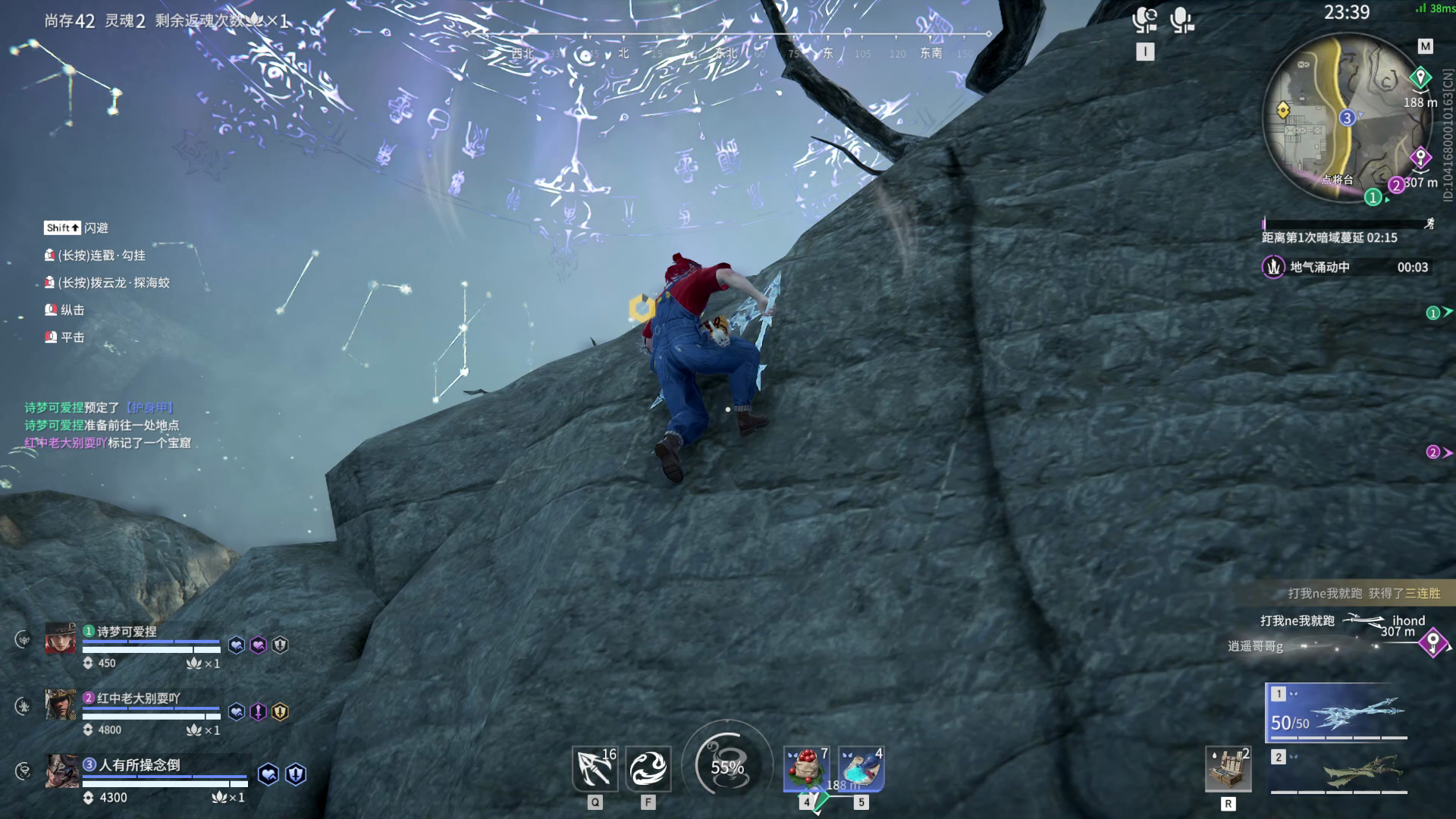1456x819 pixels.
Task: Click the purple key marker beside minimap
Action: (x=1420, y=158)
